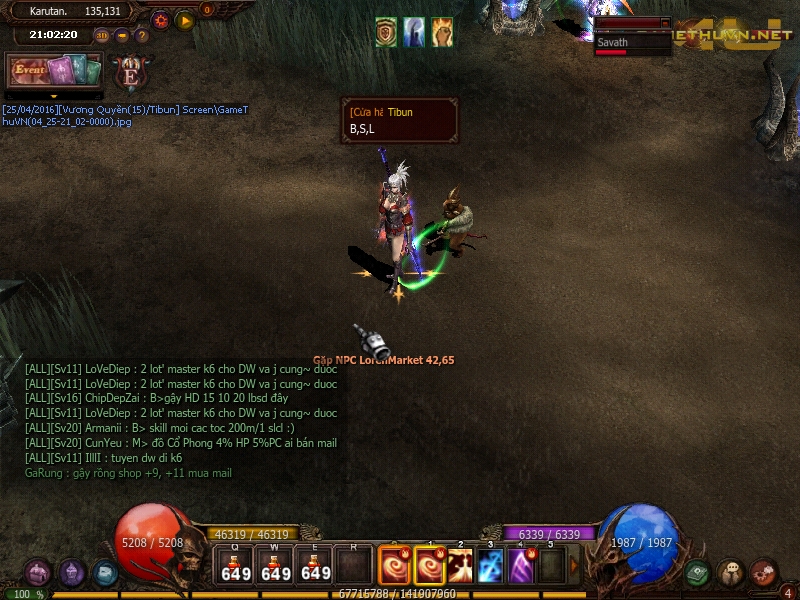Click the orange gear settings icon
Image resolution: width=800 pixels, height=600 pixels.
(x=160, y=19)
